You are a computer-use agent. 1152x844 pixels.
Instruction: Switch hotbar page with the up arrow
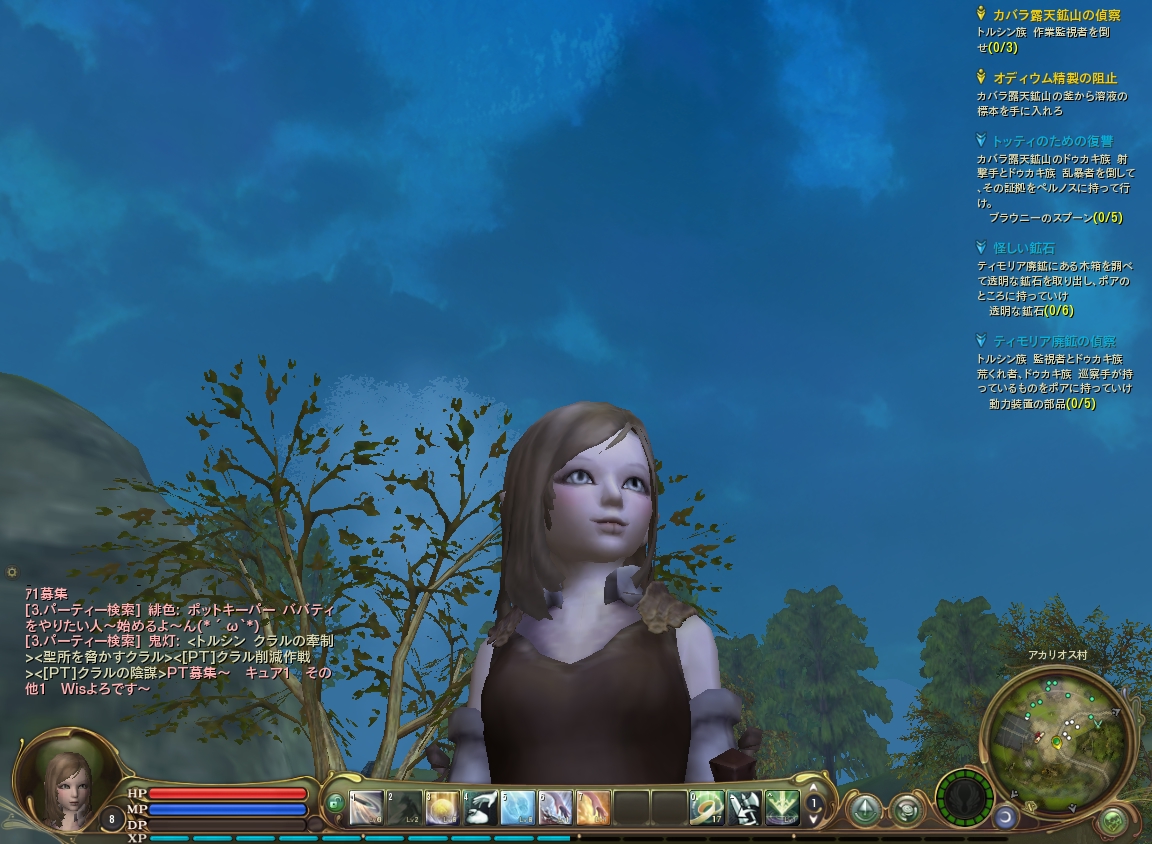(814, 788)
